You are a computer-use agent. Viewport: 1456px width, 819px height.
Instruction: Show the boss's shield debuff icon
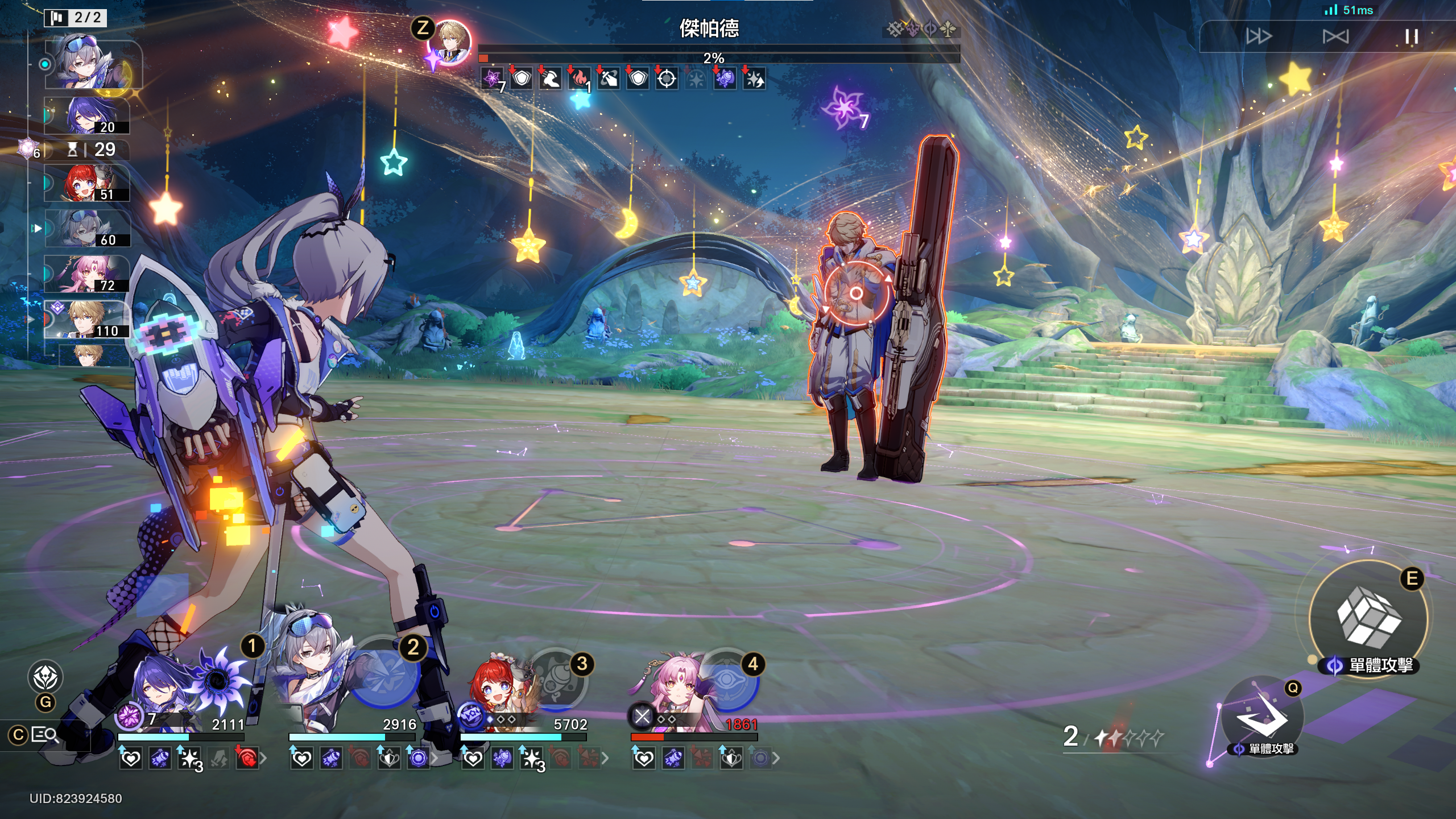click(522, 78)
